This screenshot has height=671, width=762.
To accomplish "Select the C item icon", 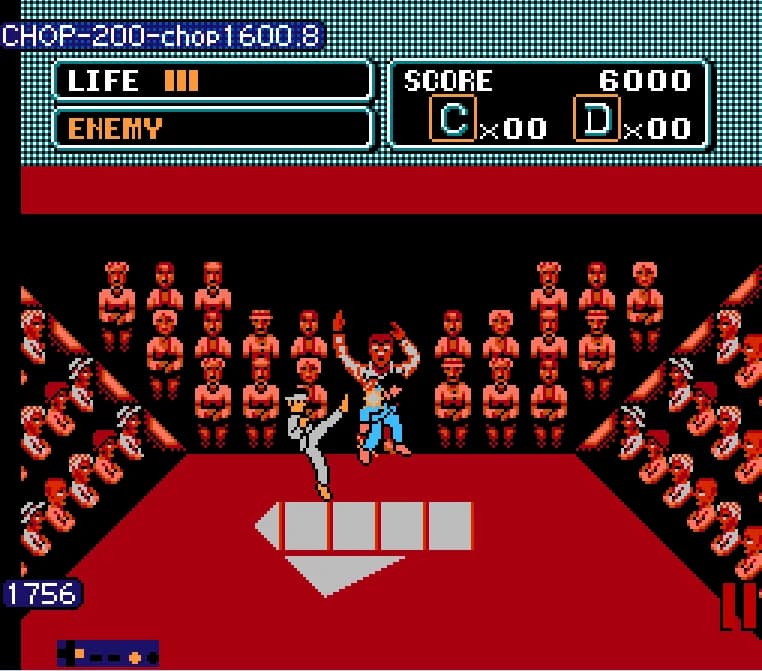I will click(x=453, y=119).
